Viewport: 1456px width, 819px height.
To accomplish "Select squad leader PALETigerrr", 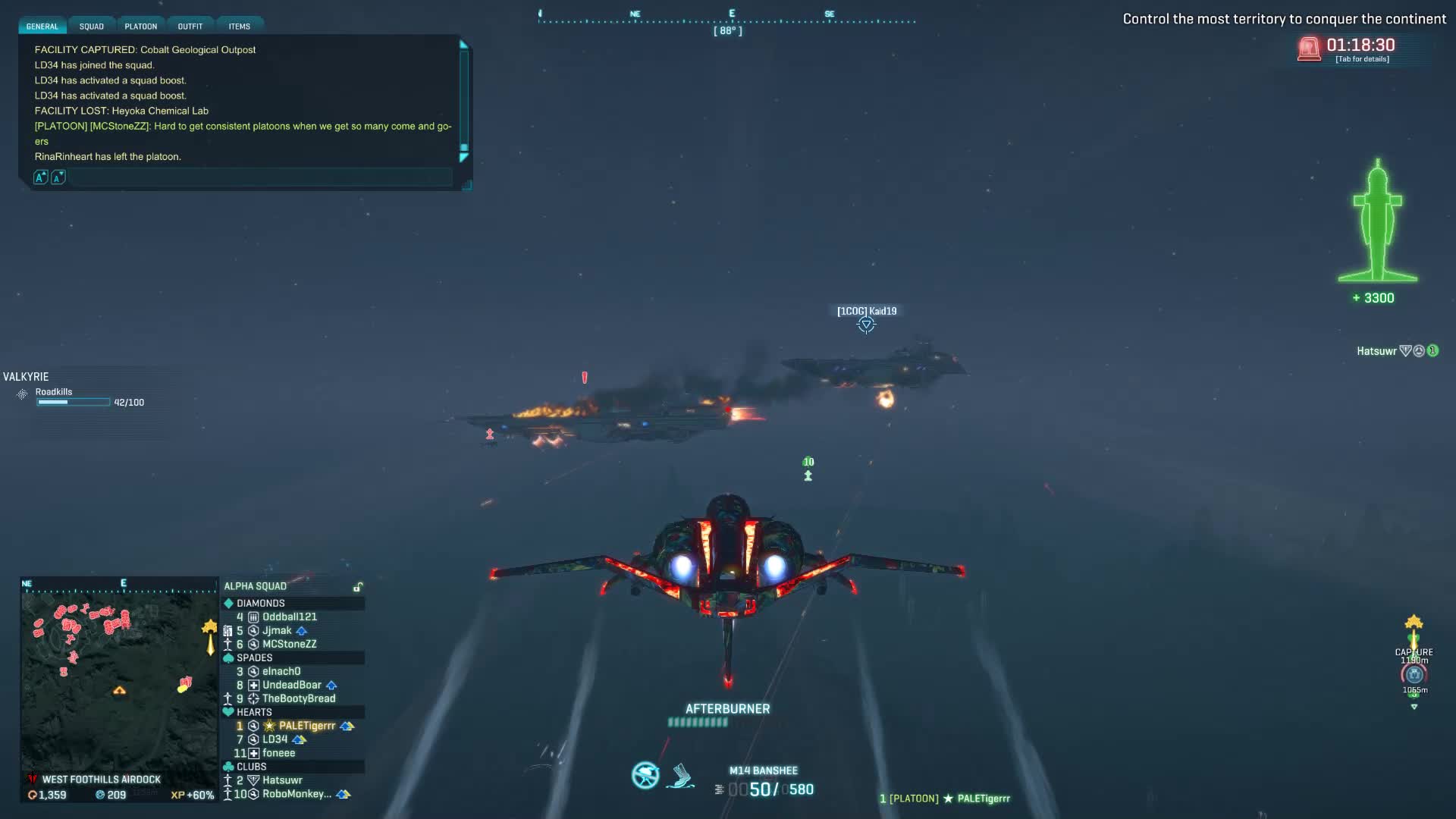I will [306, 726].
